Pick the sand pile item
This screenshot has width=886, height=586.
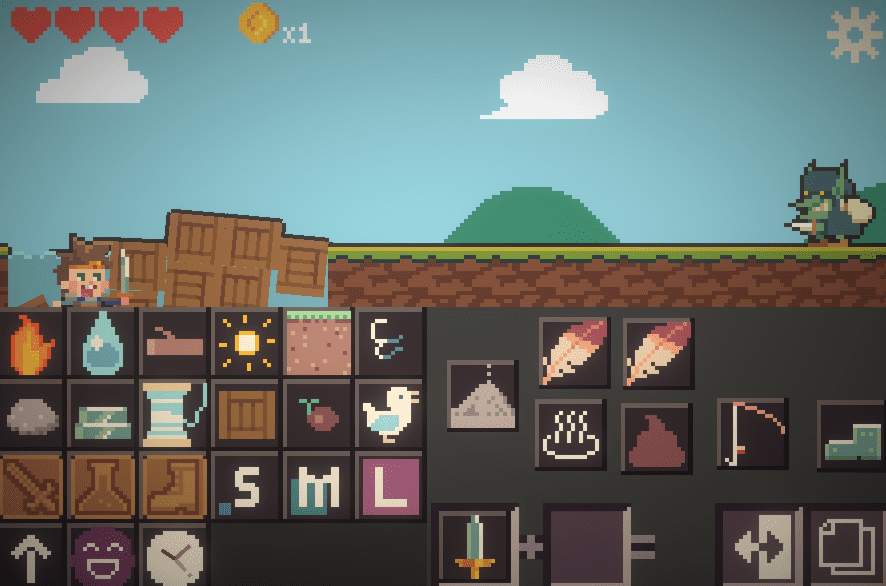tap(482, 395)
